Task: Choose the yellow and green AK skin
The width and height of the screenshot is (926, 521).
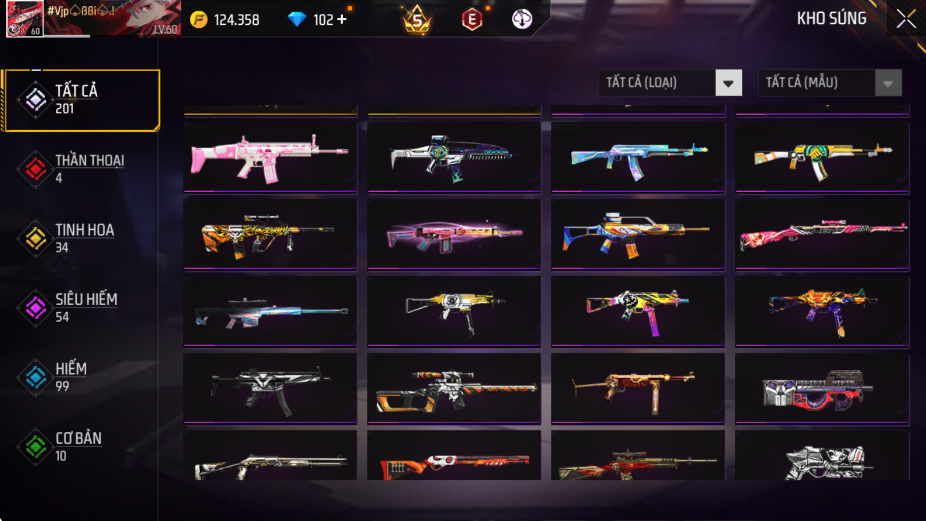Action: click(x=822, y=156)
